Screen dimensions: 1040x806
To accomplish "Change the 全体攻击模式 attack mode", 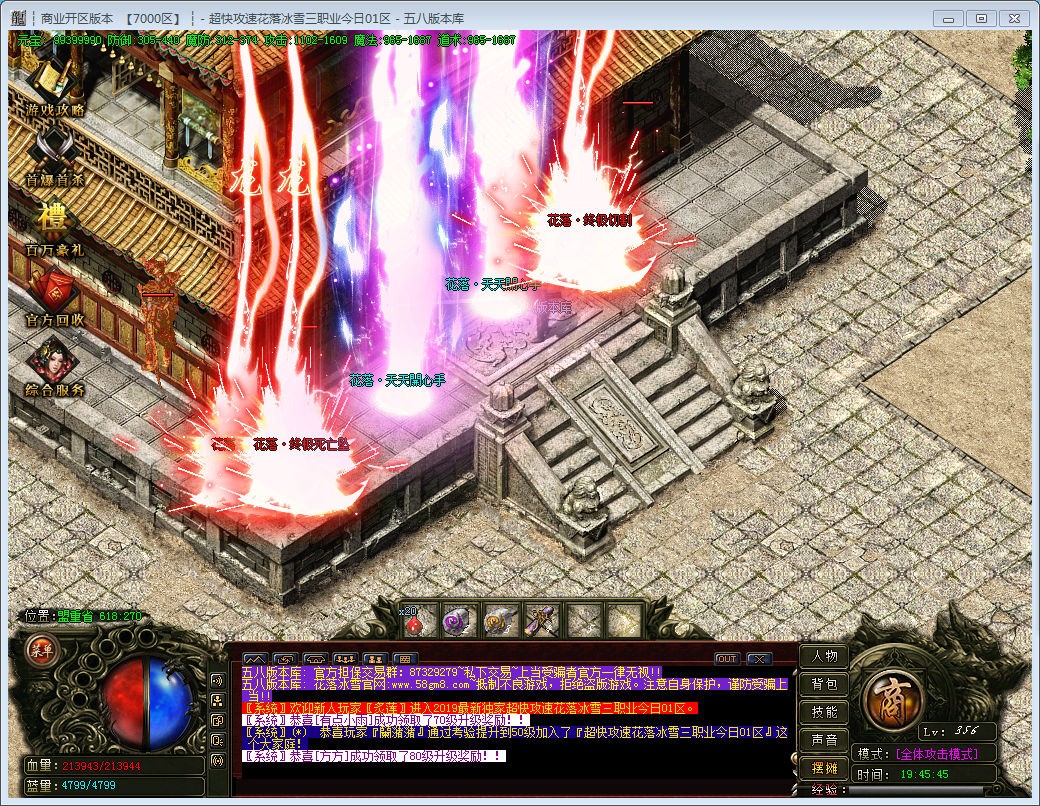I will (936, 753).
